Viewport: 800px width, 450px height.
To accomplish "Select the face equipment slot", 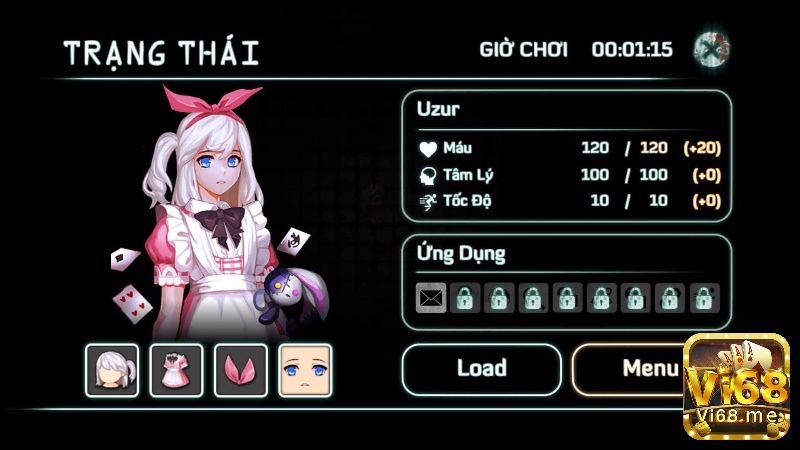I will coord(305,370).
